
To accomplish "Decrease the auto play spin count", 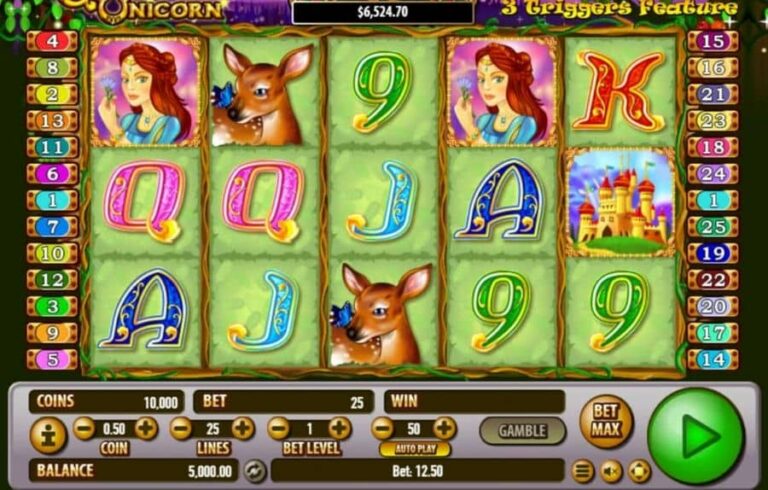I will tap(383, 429).
